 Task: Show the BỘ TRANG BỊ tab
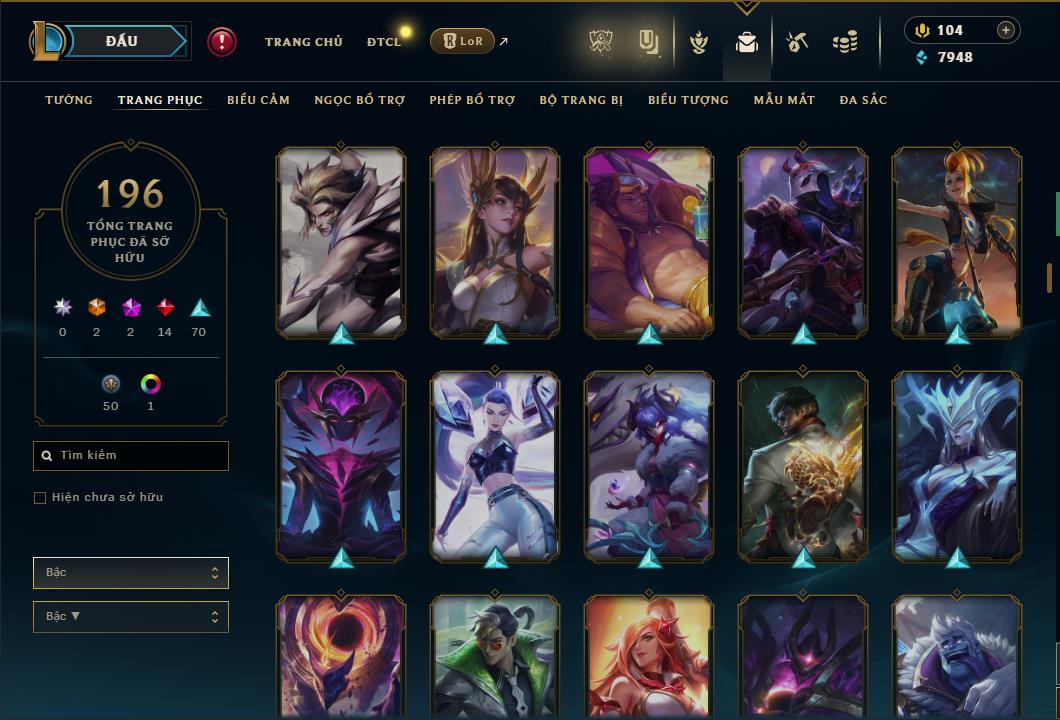point(581,100)
